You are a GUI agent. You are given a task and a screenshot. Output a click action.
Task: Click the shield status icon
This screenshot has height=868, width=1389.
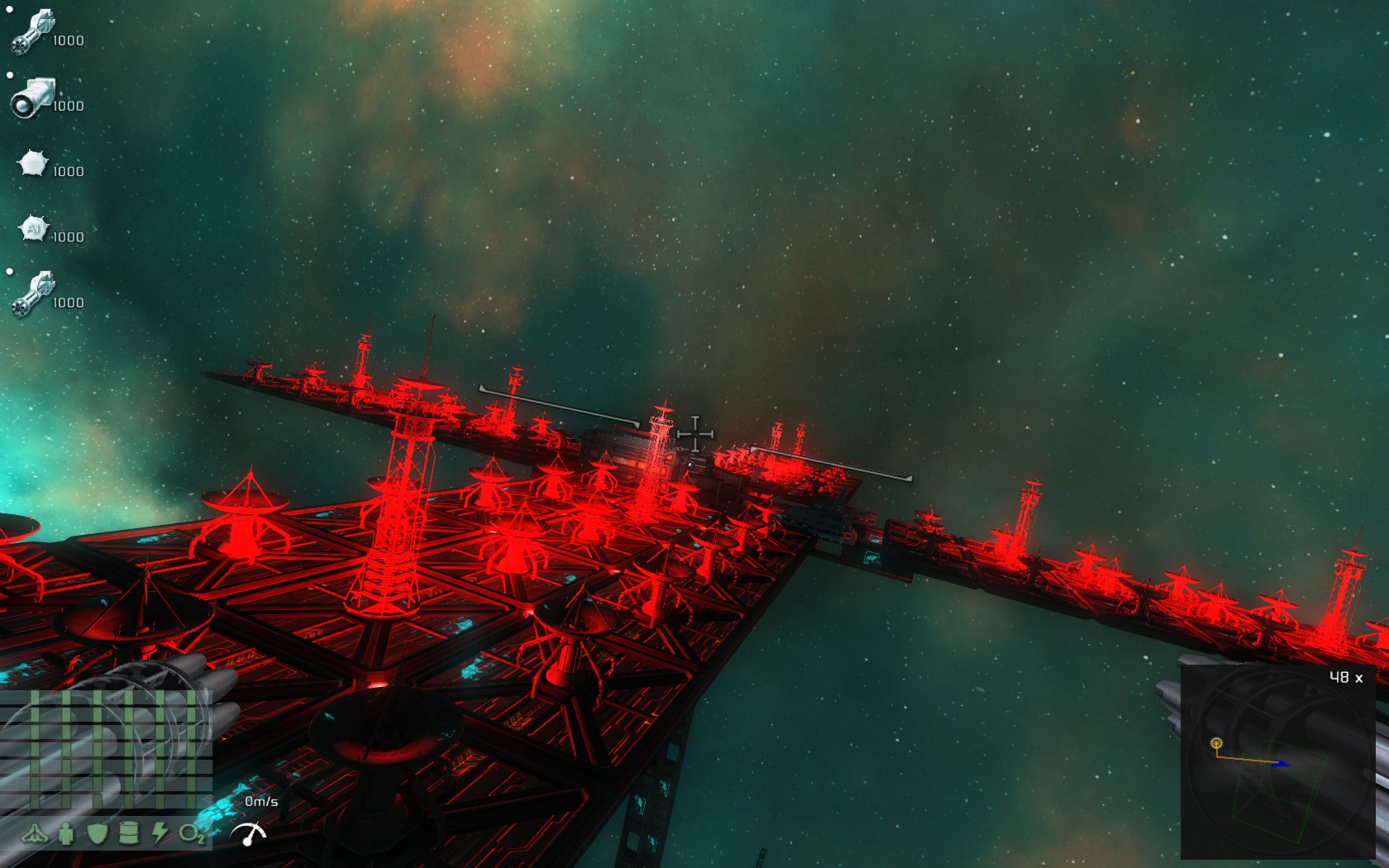click(98, 833)
